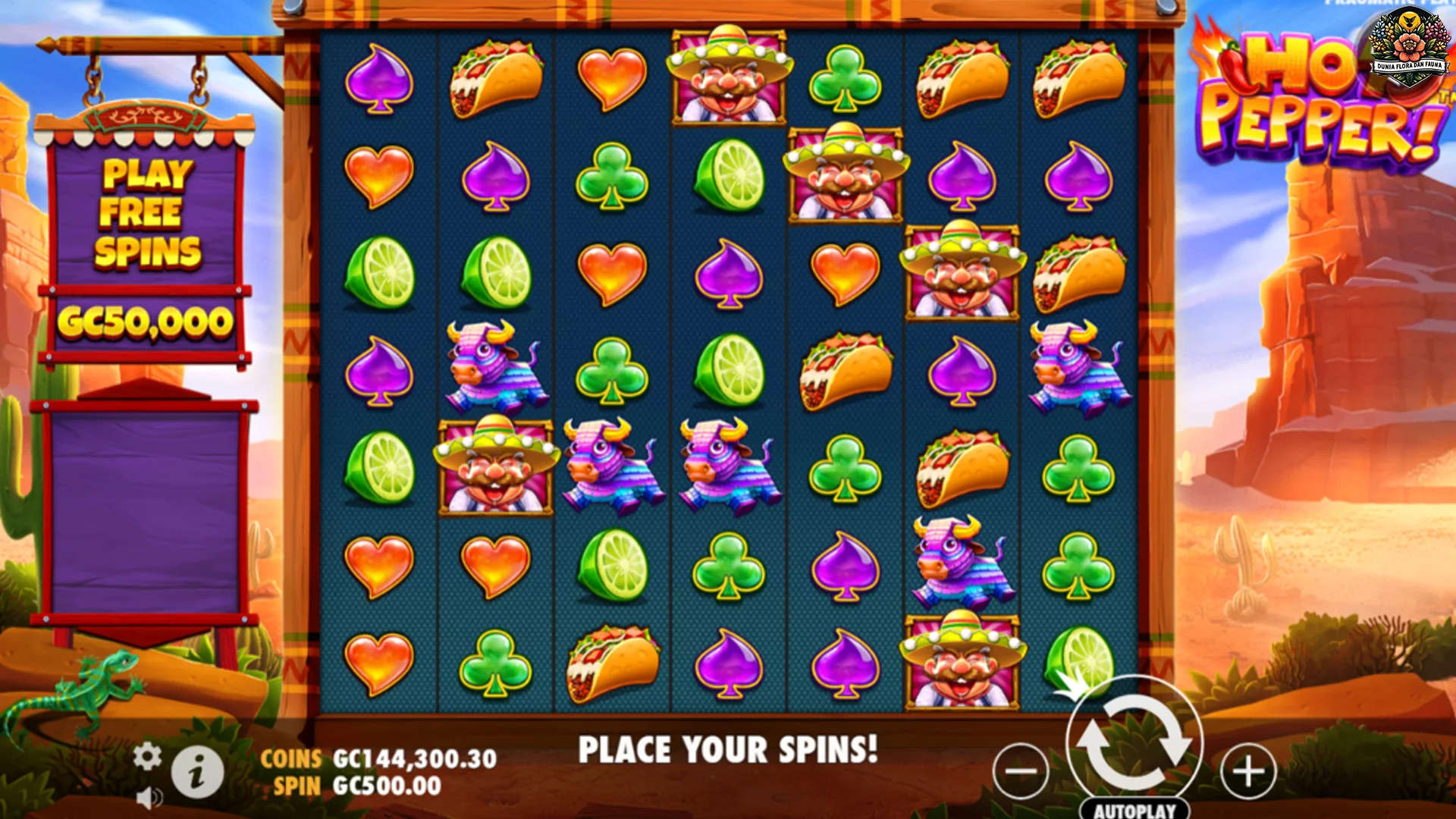Click the GC50,000 price label
Screen dimensions: 1456x819
[x=146, y=322]
